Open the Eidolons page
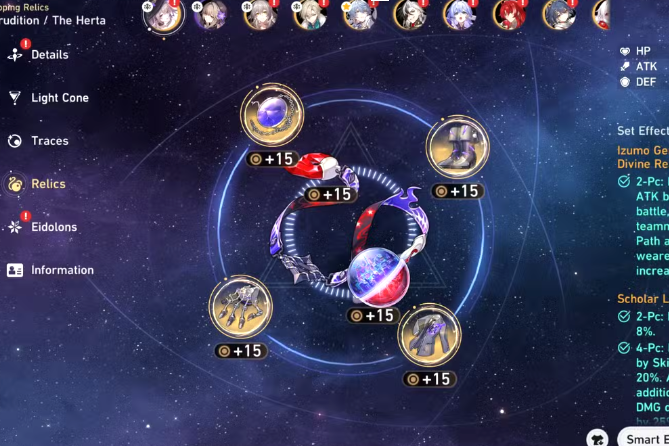 point(53,227)
